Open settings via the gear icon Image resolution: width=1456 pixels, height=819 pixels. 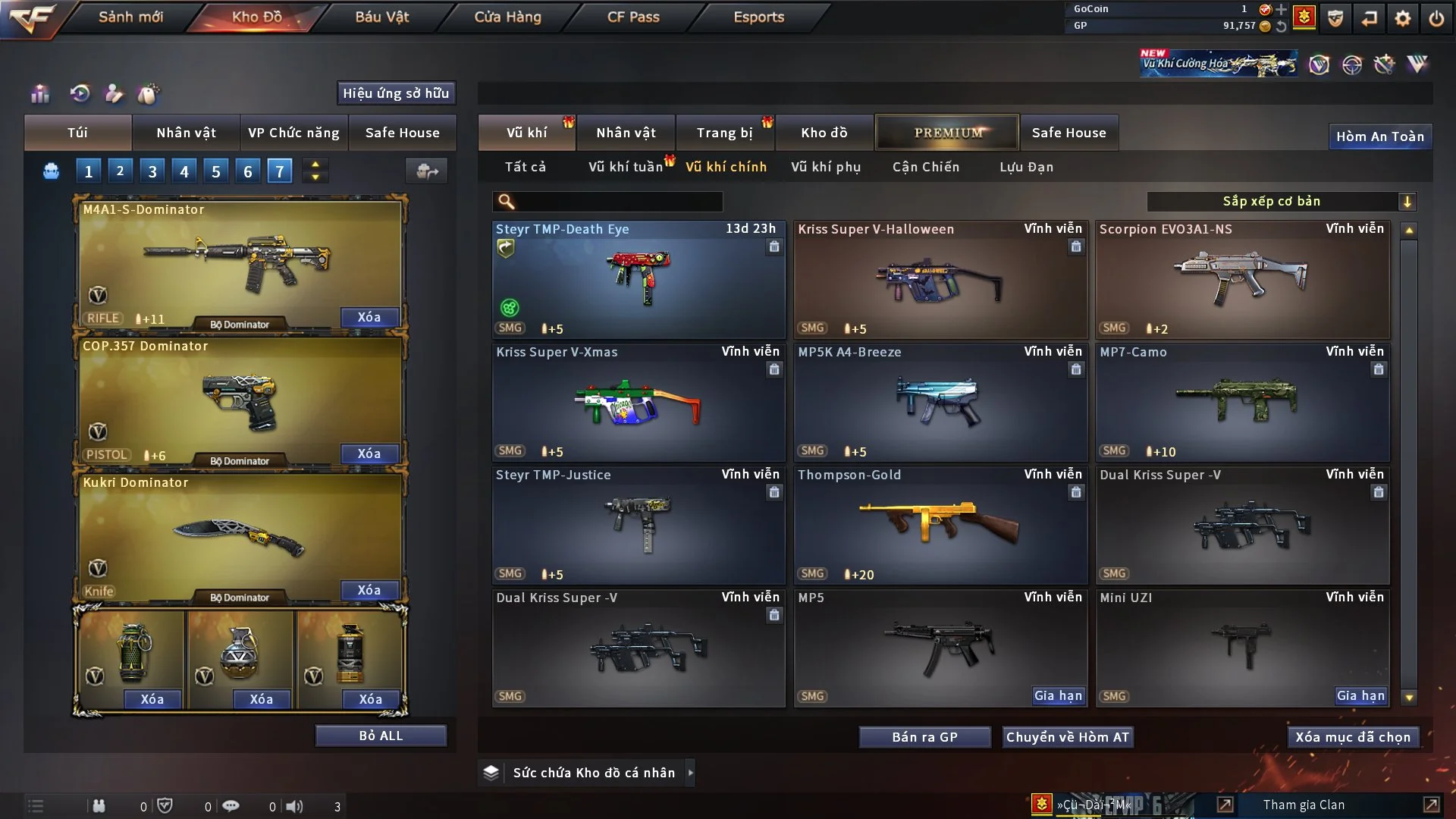pos(1403,17)
